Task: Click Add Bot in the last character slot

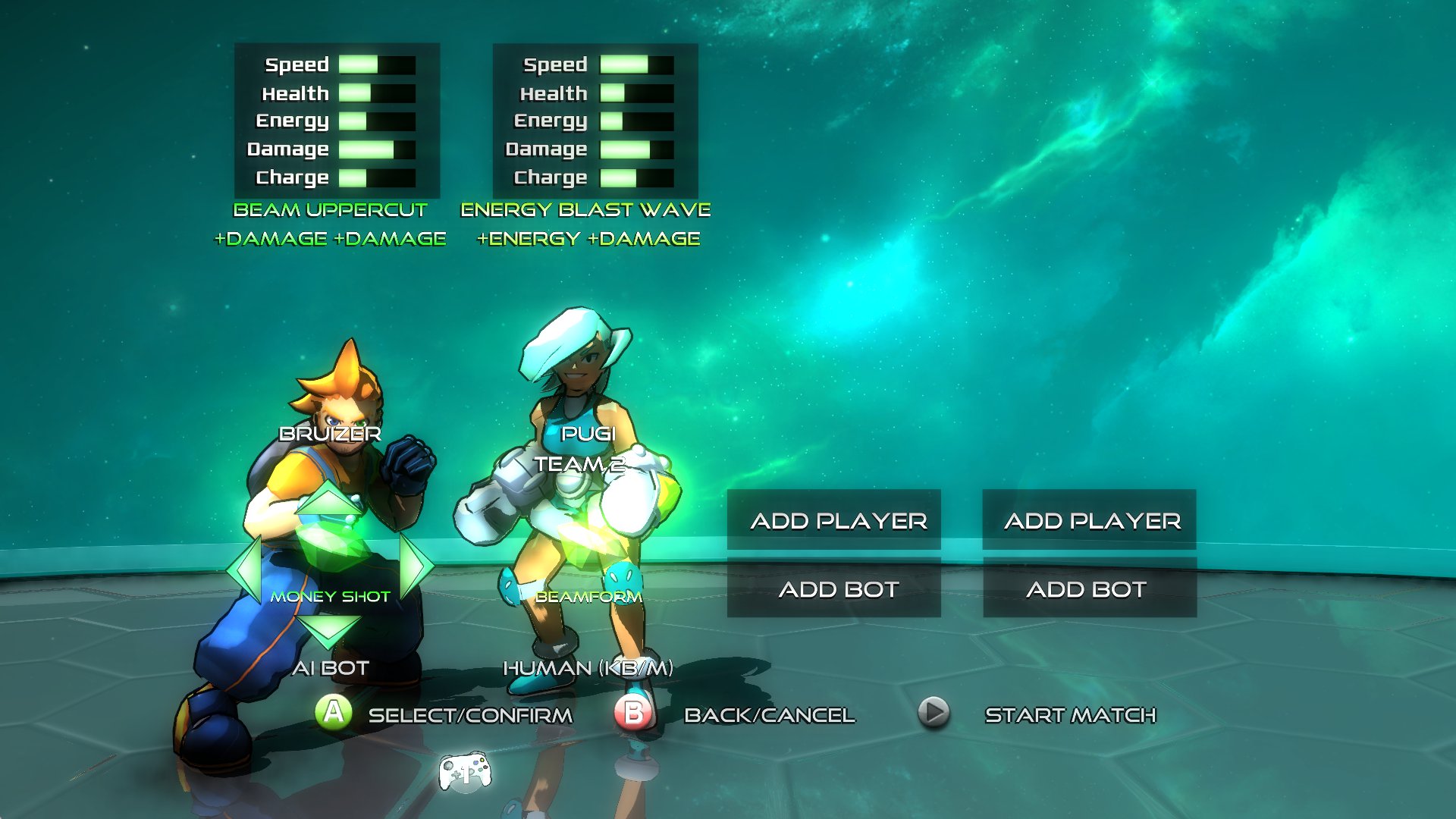Action: click(x=1090, y=589)
